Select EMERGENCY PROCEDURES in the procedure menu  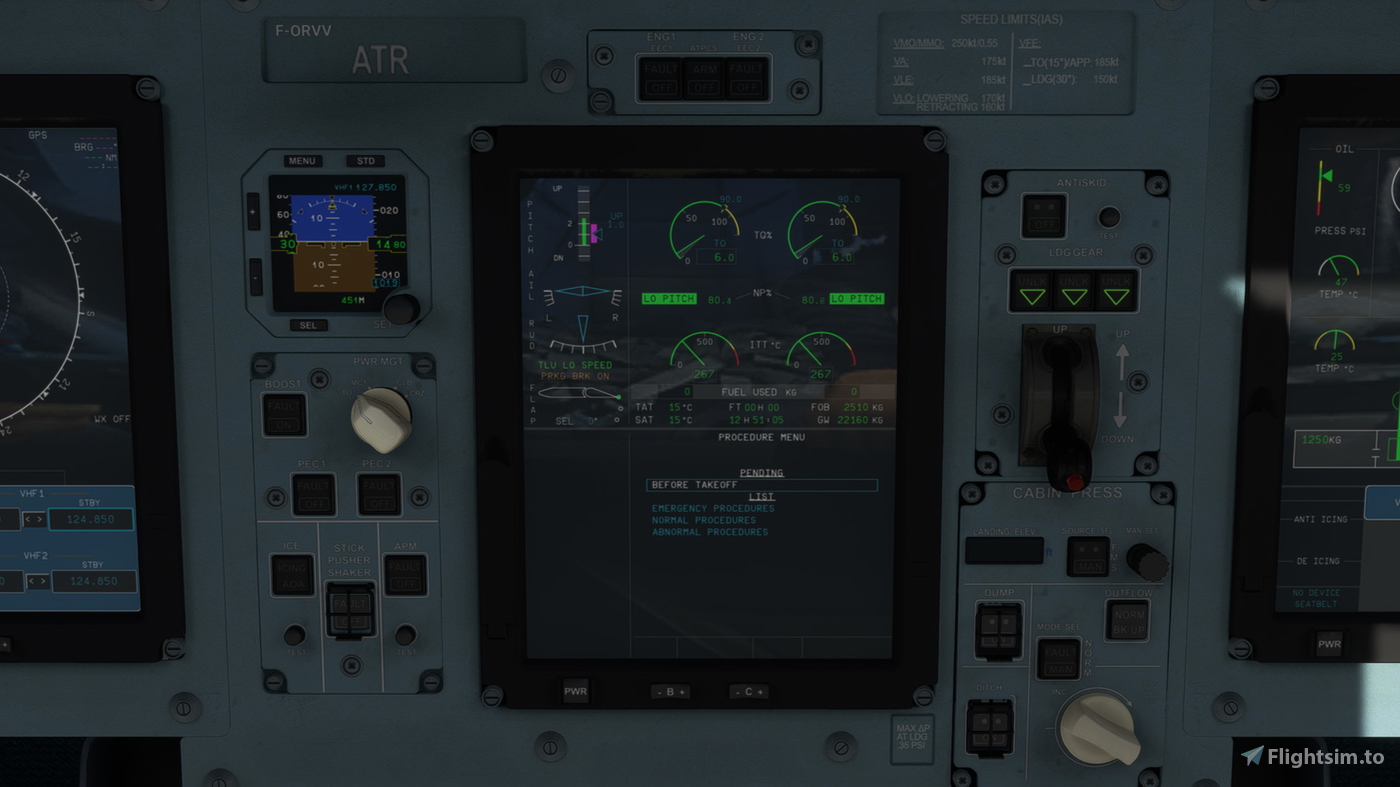(x=713, y=508)
